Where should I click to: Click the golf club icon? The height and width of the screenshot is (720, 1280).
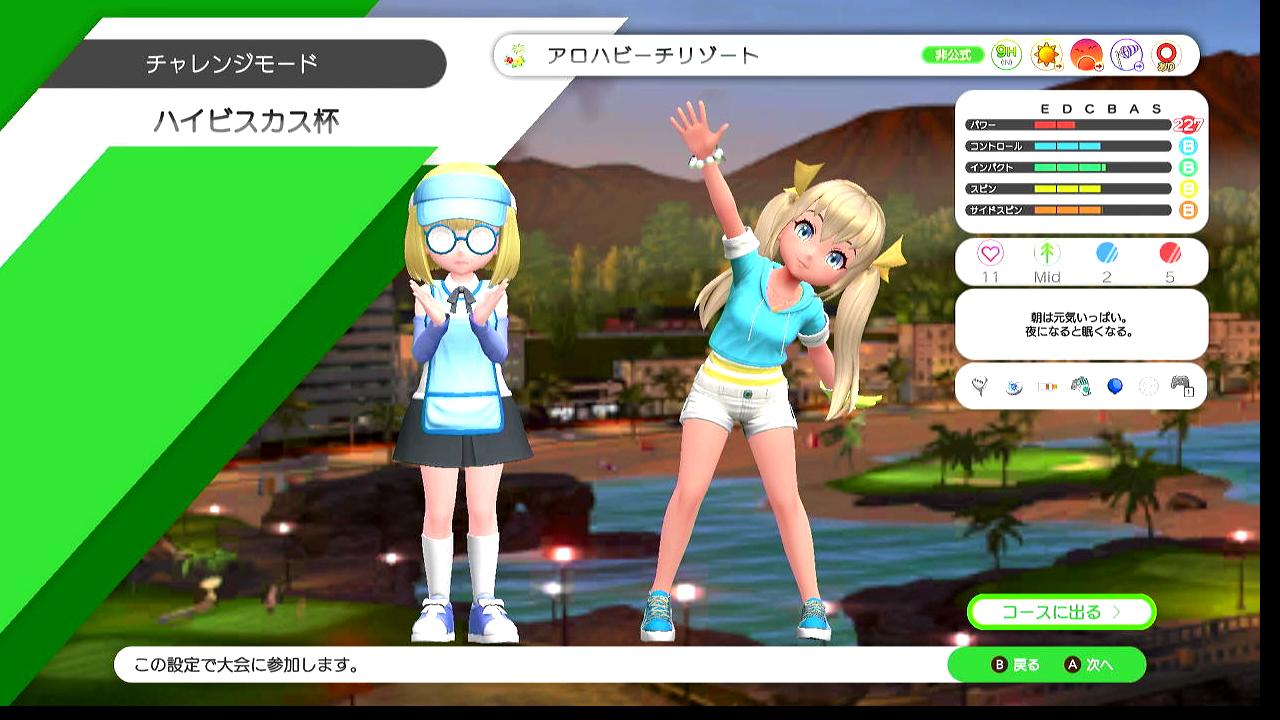coord(980,386)
